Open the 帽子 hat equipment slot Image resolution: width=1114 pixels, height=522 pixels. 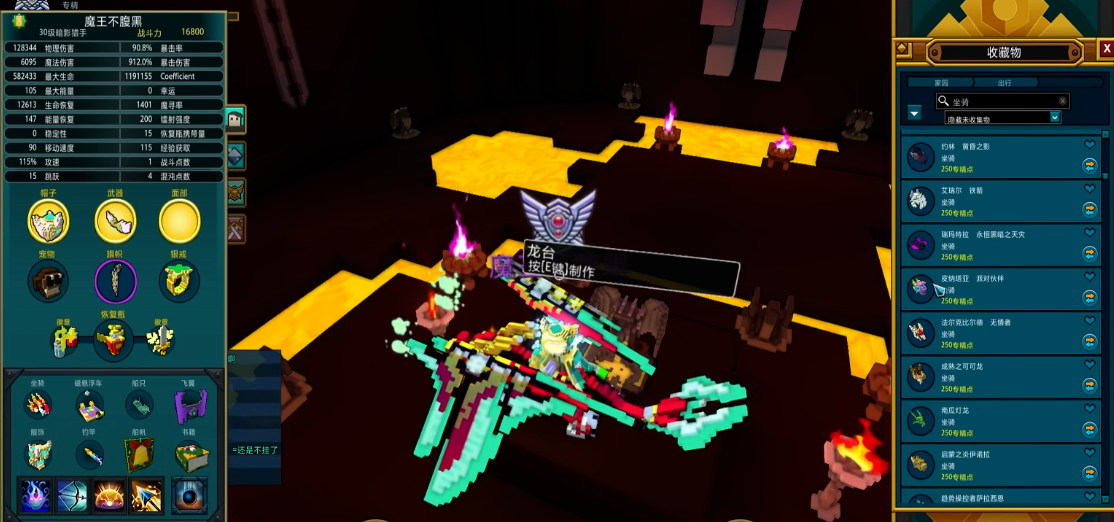(48, 221)
